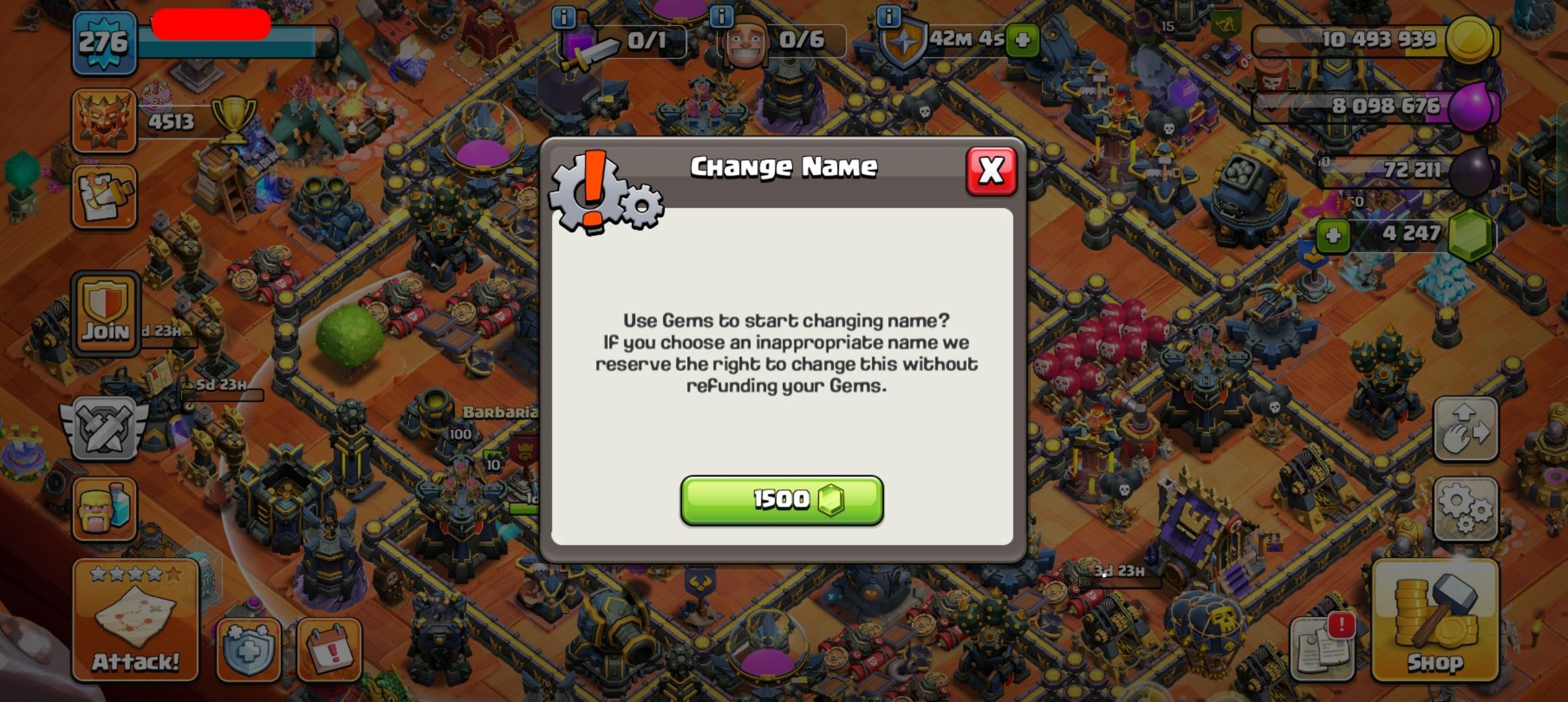This screenshot has width=1568, height=702.
Task: Open the shield supercharge icon
Action: click(248, 649)
